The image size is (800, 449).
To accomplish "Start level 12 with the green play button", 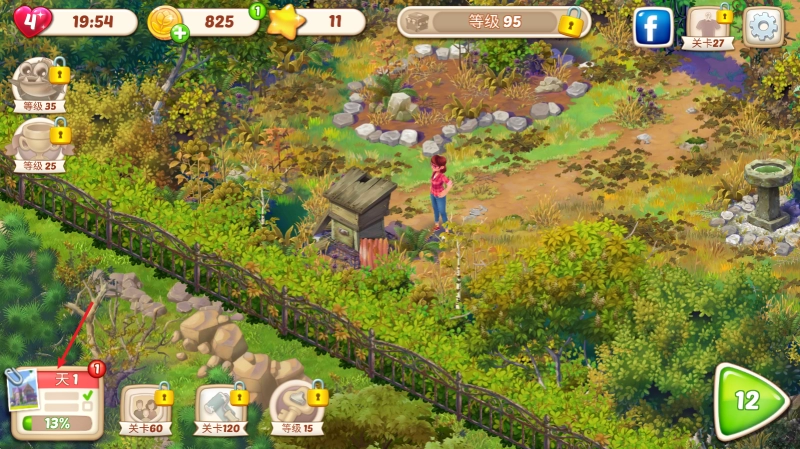I will pyautogui.click(x=748, y=402).
